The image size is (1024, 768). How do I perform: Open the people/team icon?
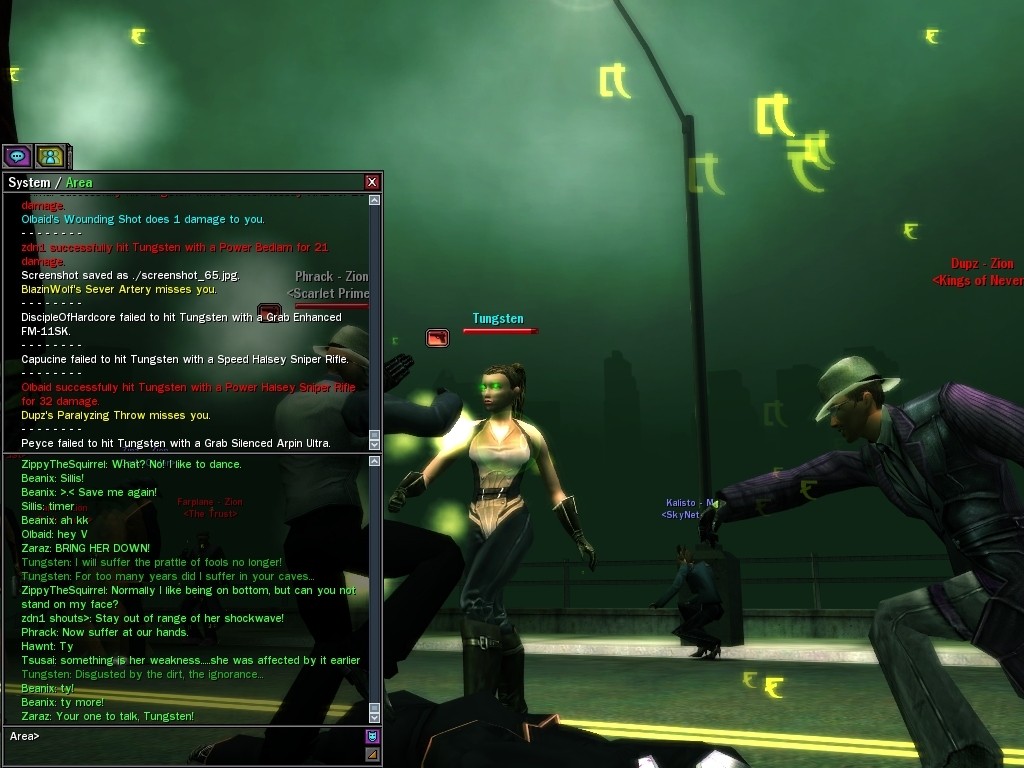coord(50,156)
